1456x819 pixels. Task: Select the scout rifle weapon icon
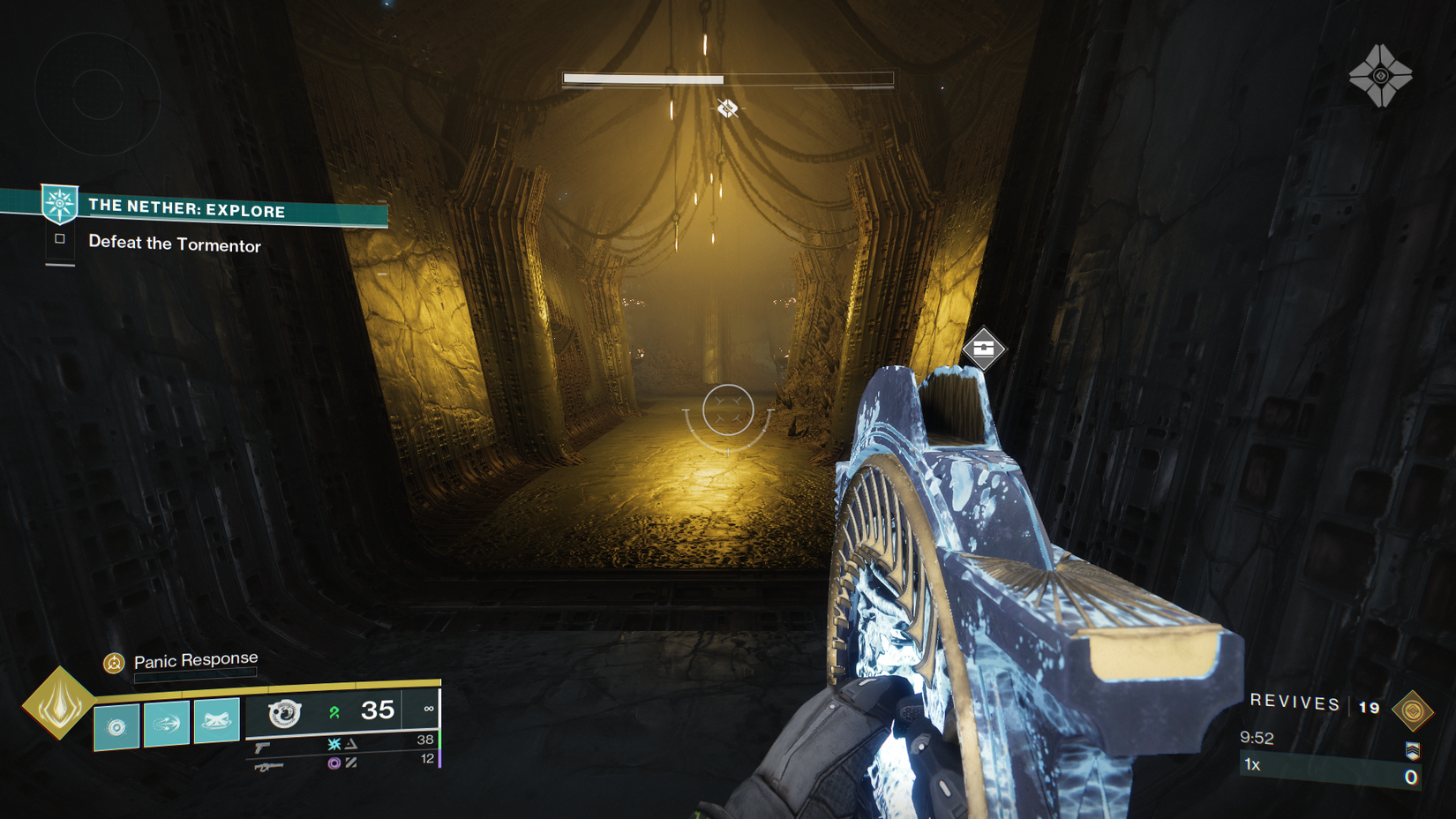[x=269, y=767]
